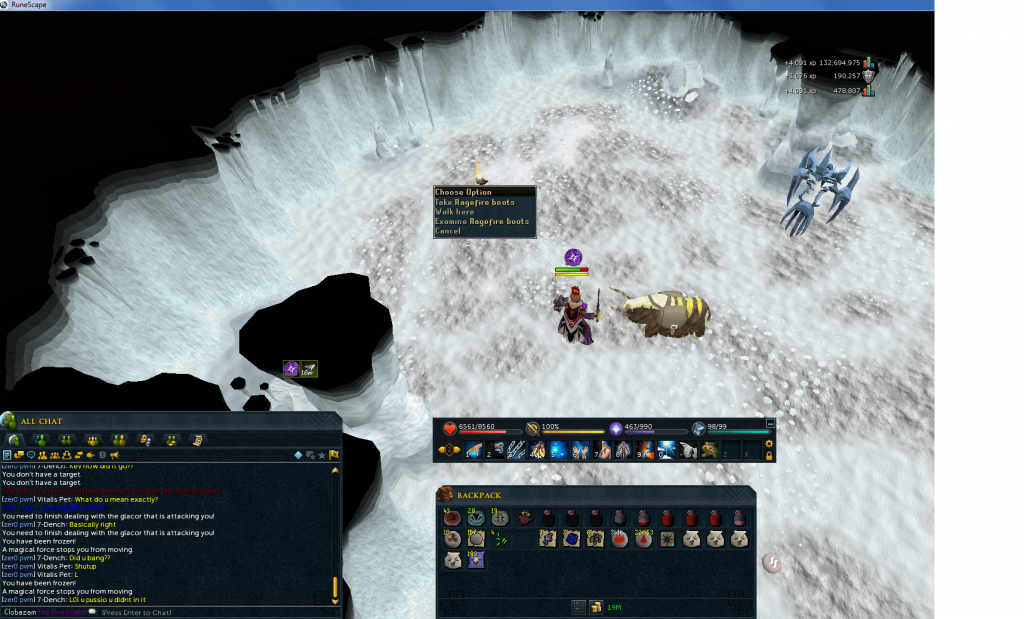Click the red heart health icon
The image size is (1024, 619).
point(450,428)
